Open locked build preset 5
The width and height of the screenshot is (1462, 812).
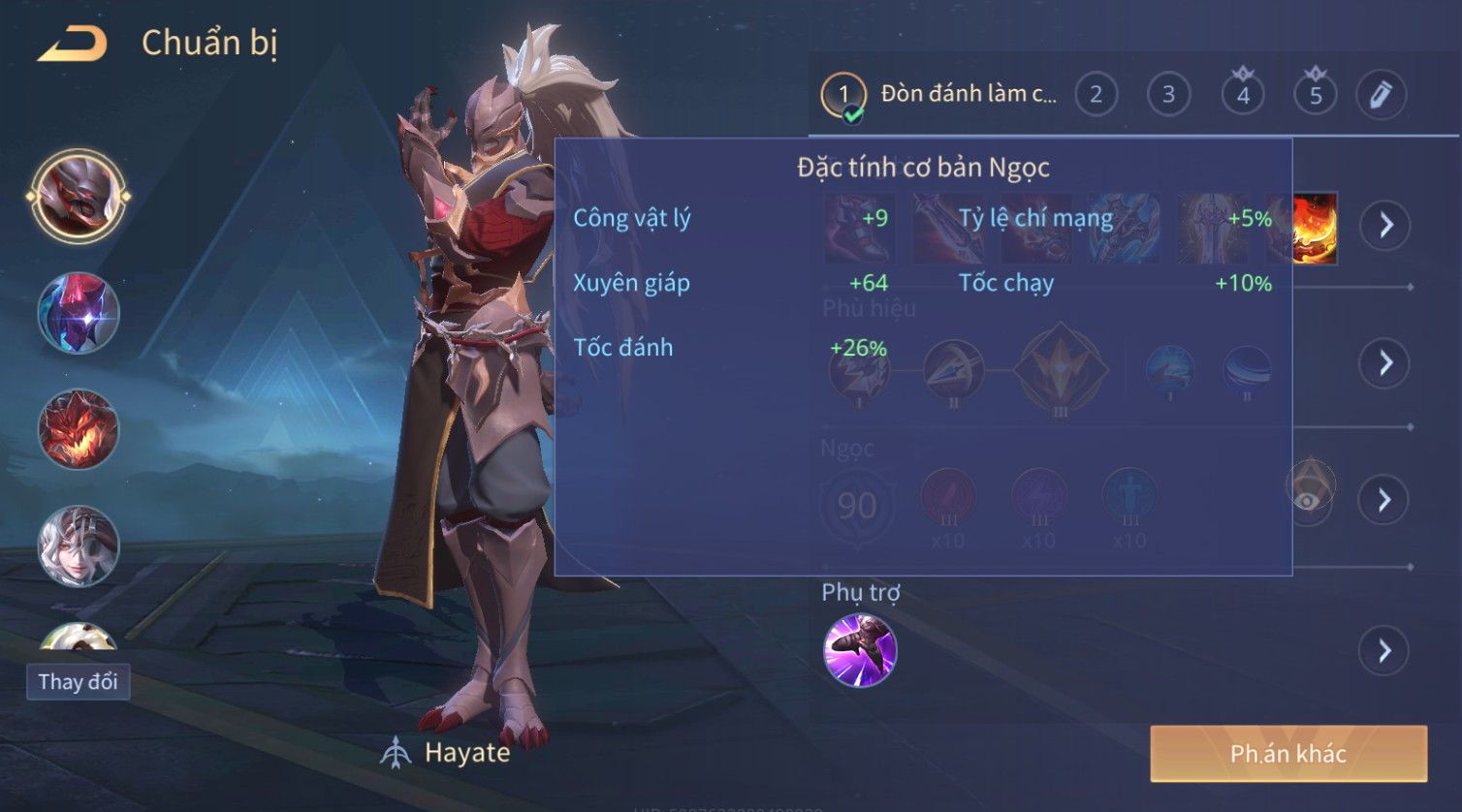(1316, 95)
